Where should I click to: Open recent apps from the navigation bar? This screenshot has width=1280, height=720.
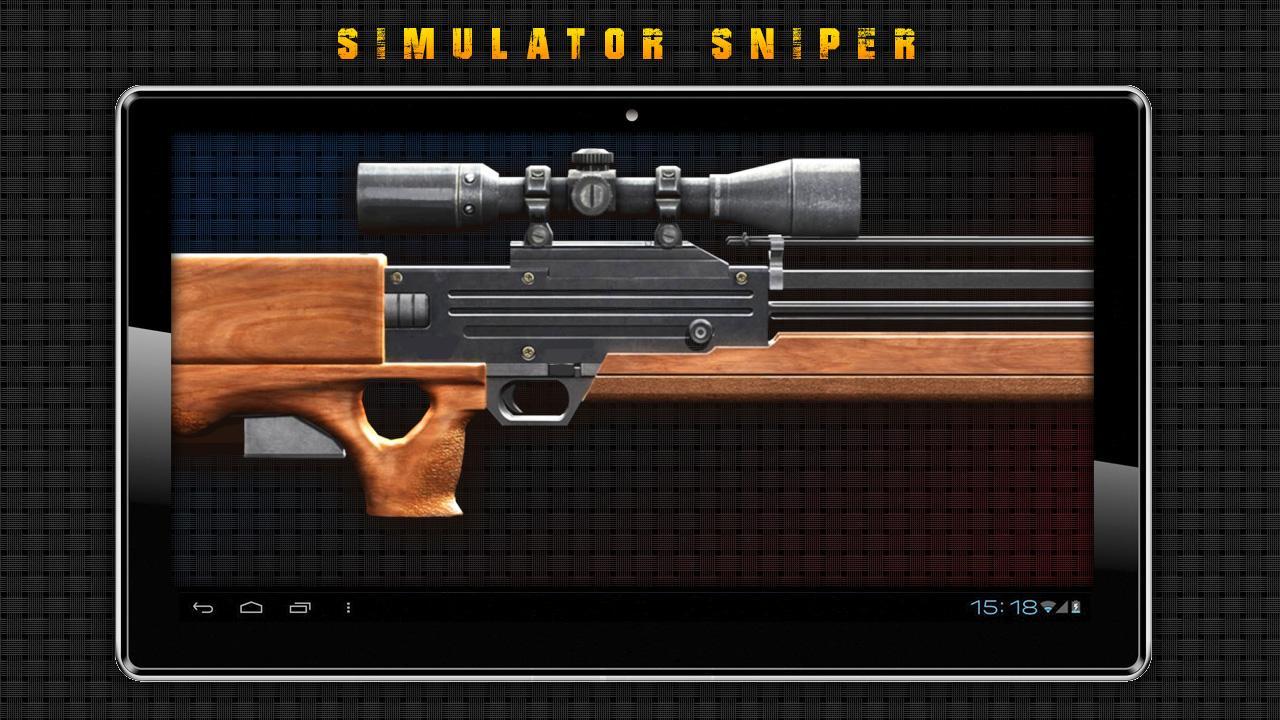[299, 607]
